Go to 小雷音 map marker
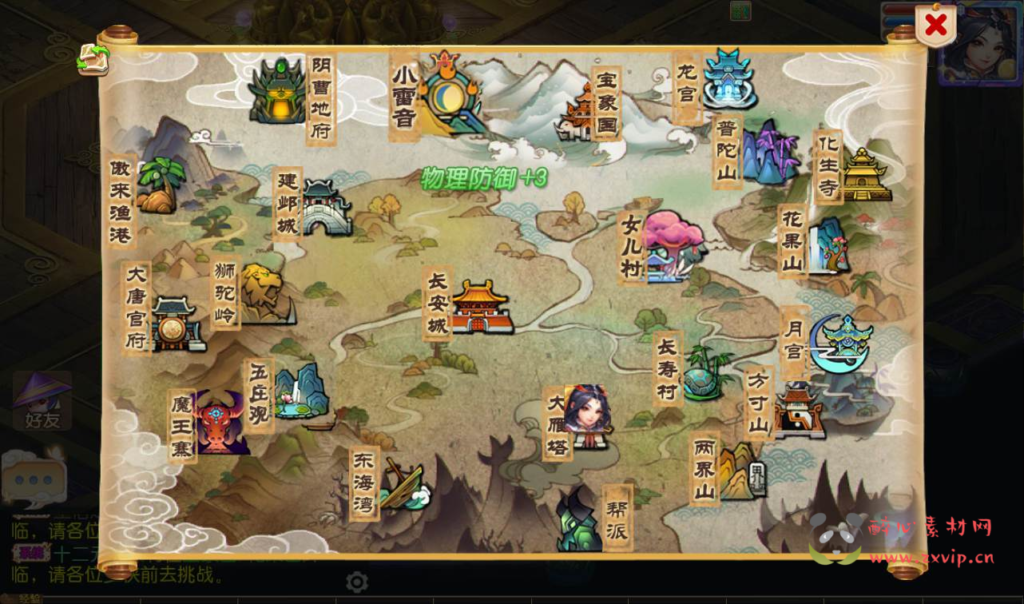The image size is (1024, 604). pos(448,92)
